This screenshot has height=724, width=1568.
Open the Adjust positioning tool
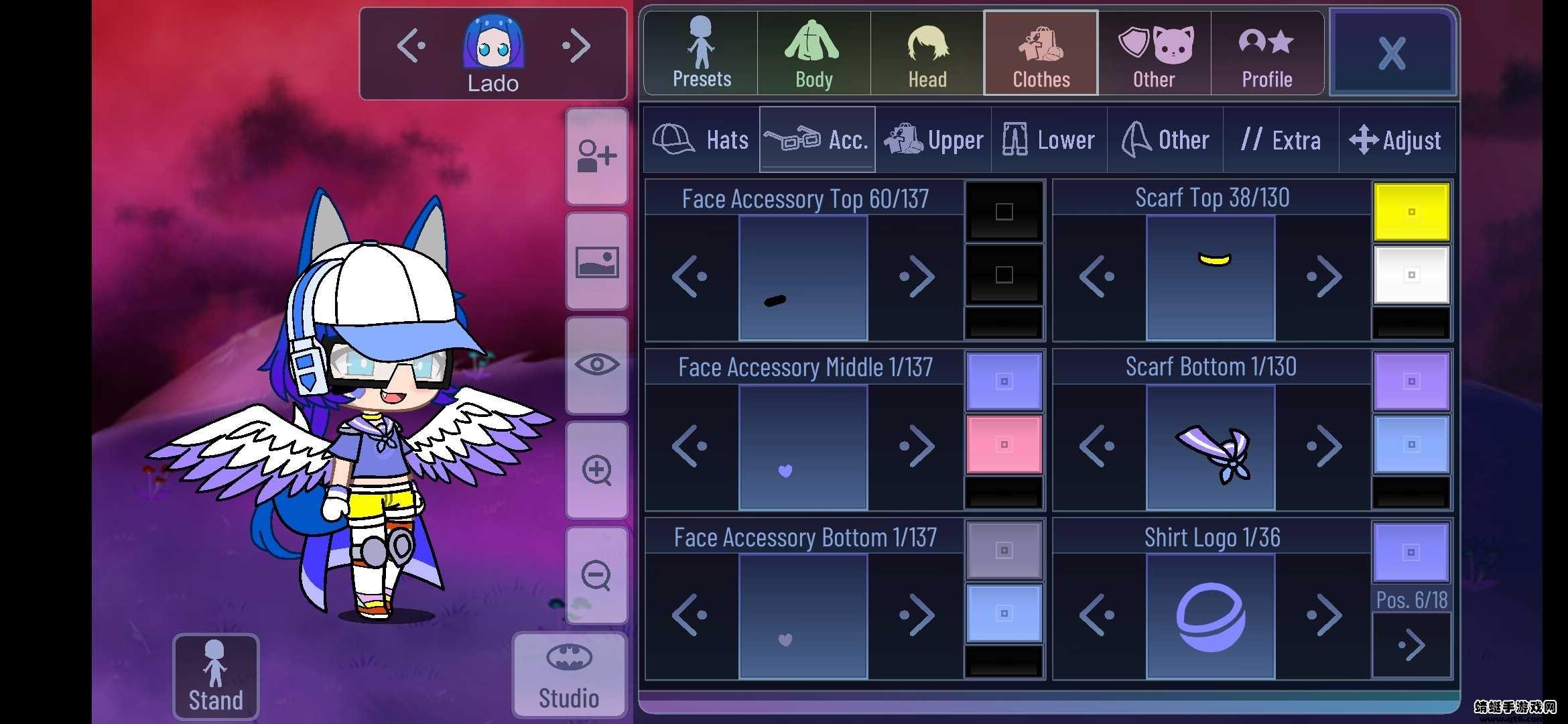tap(1397, 139)
